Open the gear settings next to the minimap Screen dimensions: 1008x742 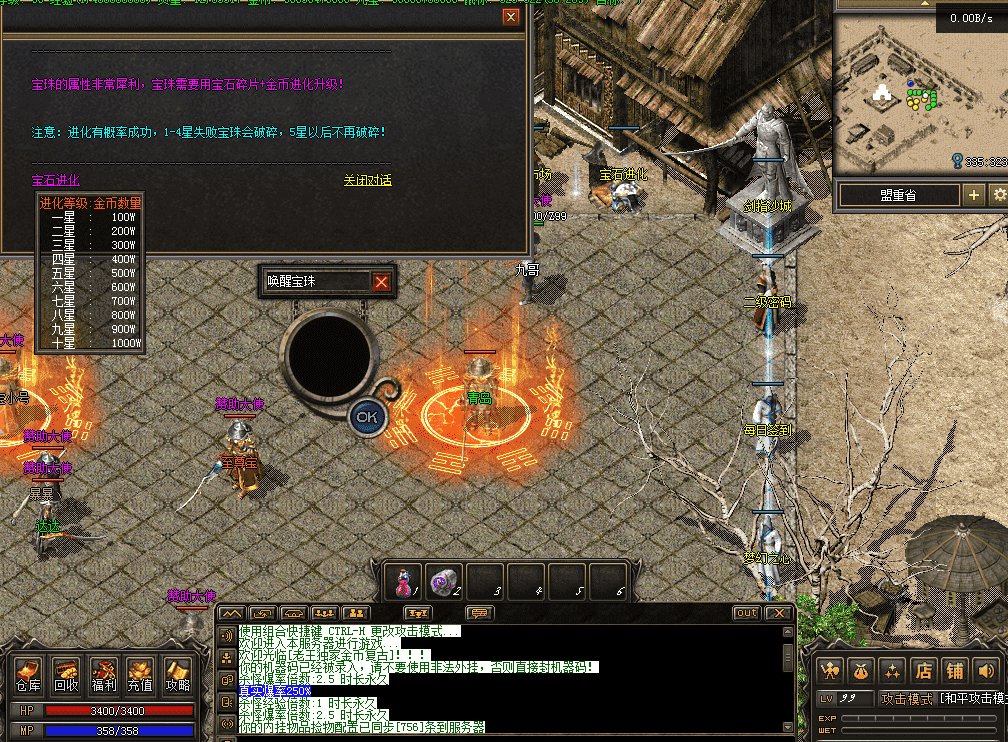(998, 195)
